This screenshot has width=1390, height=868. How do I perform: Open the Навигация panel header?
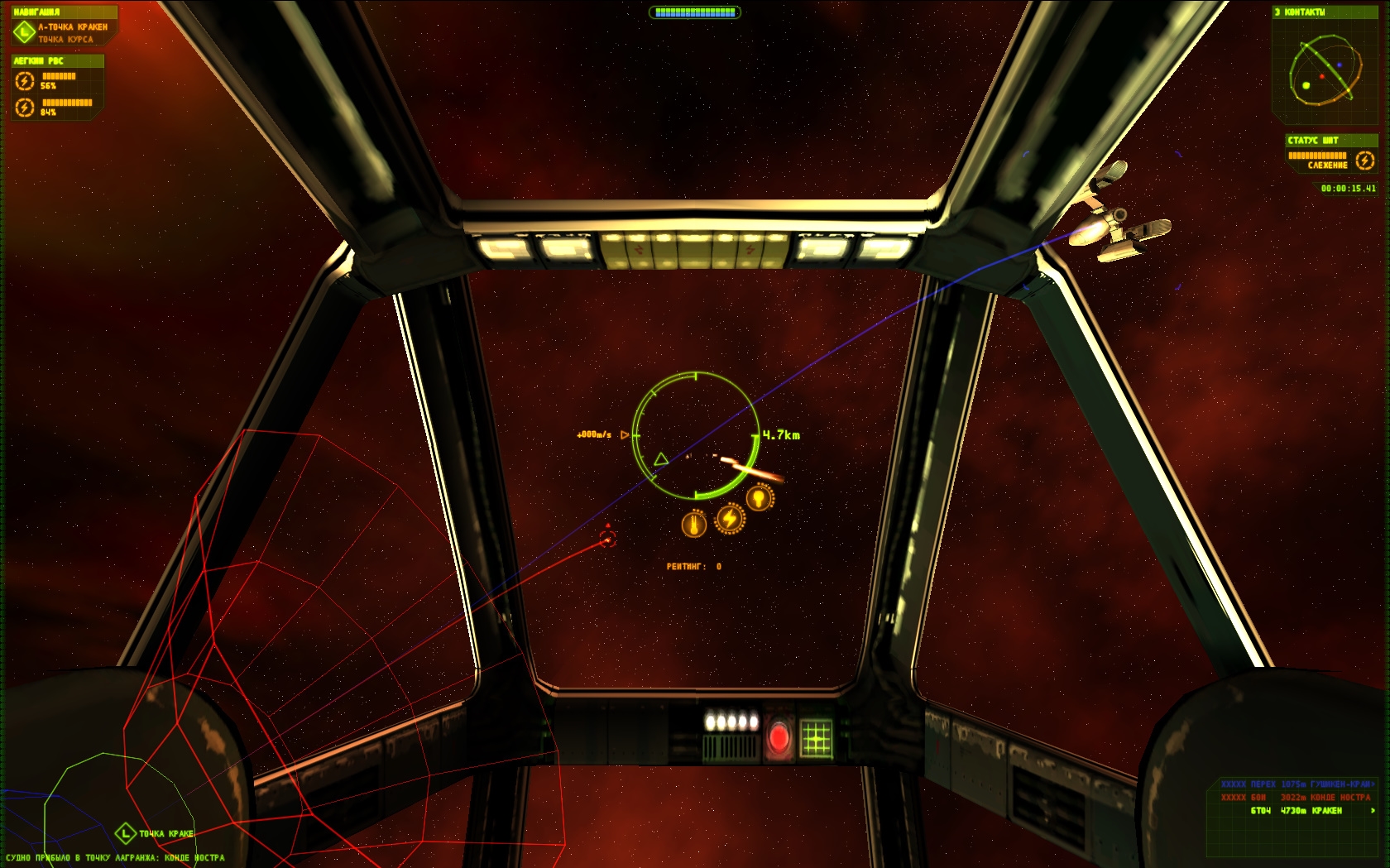coord(38,12)
